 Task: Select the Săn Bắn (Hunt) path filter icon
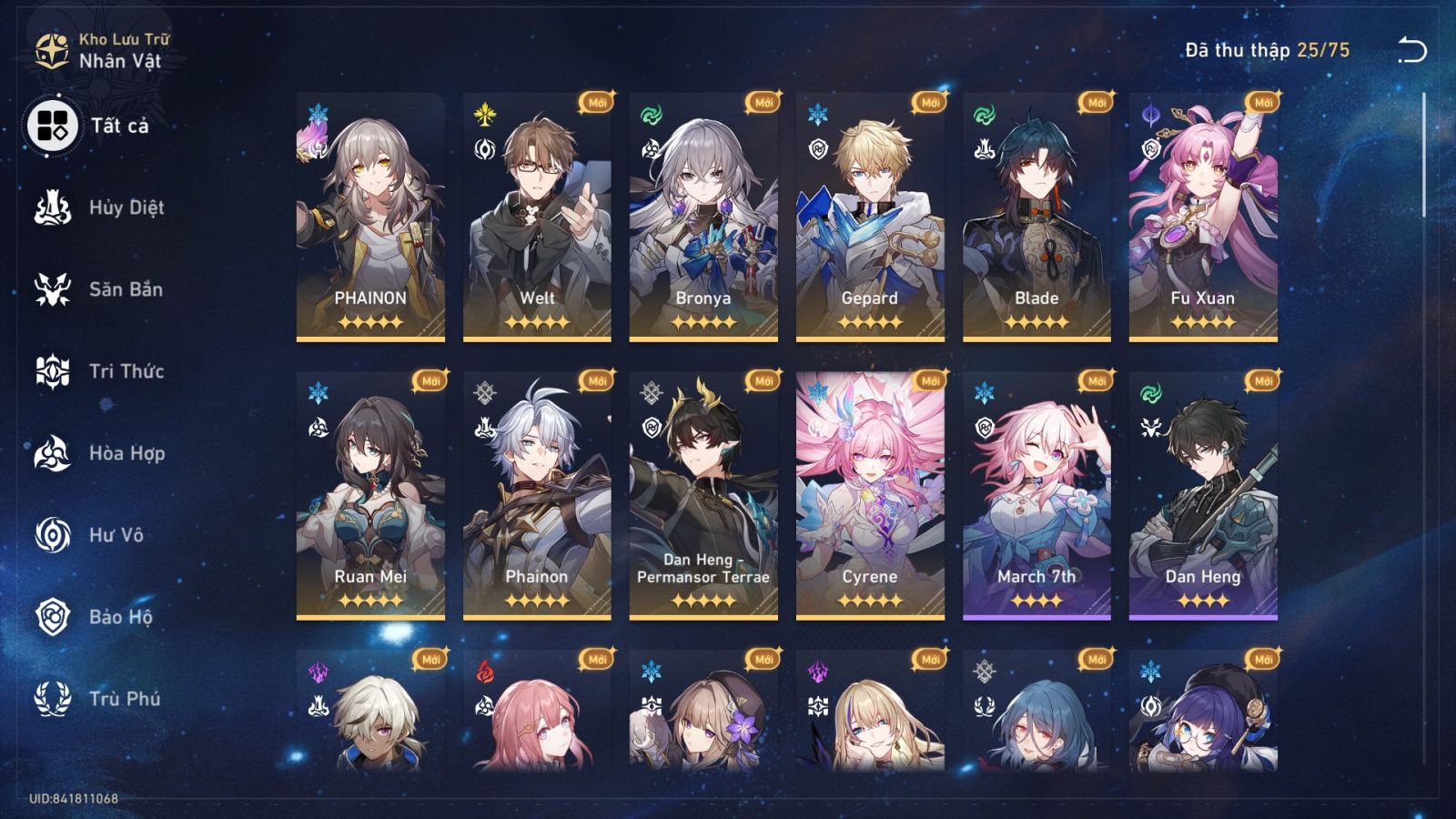(53, 289)
